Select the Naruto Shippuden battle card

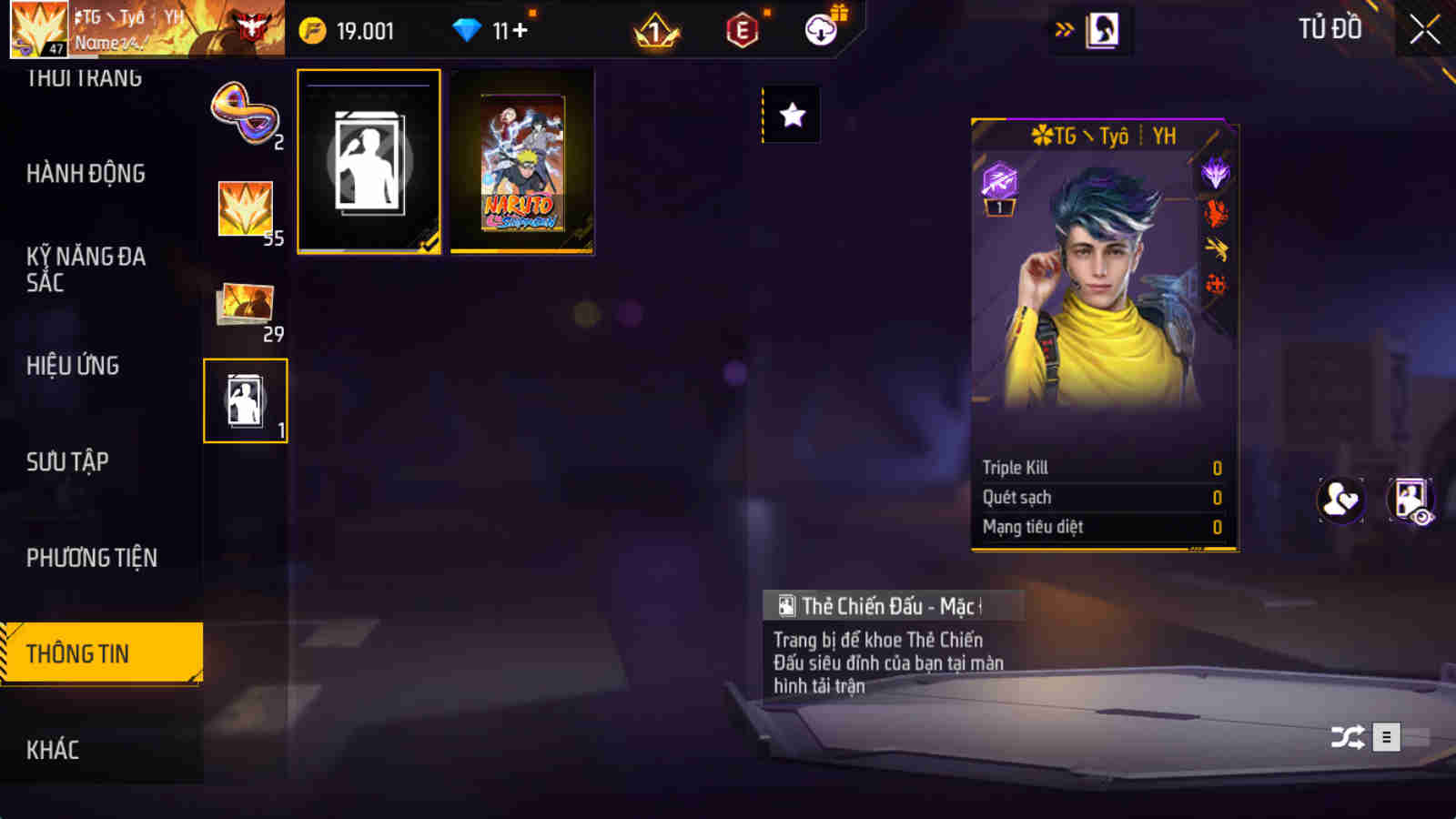(x=521, y=162)
